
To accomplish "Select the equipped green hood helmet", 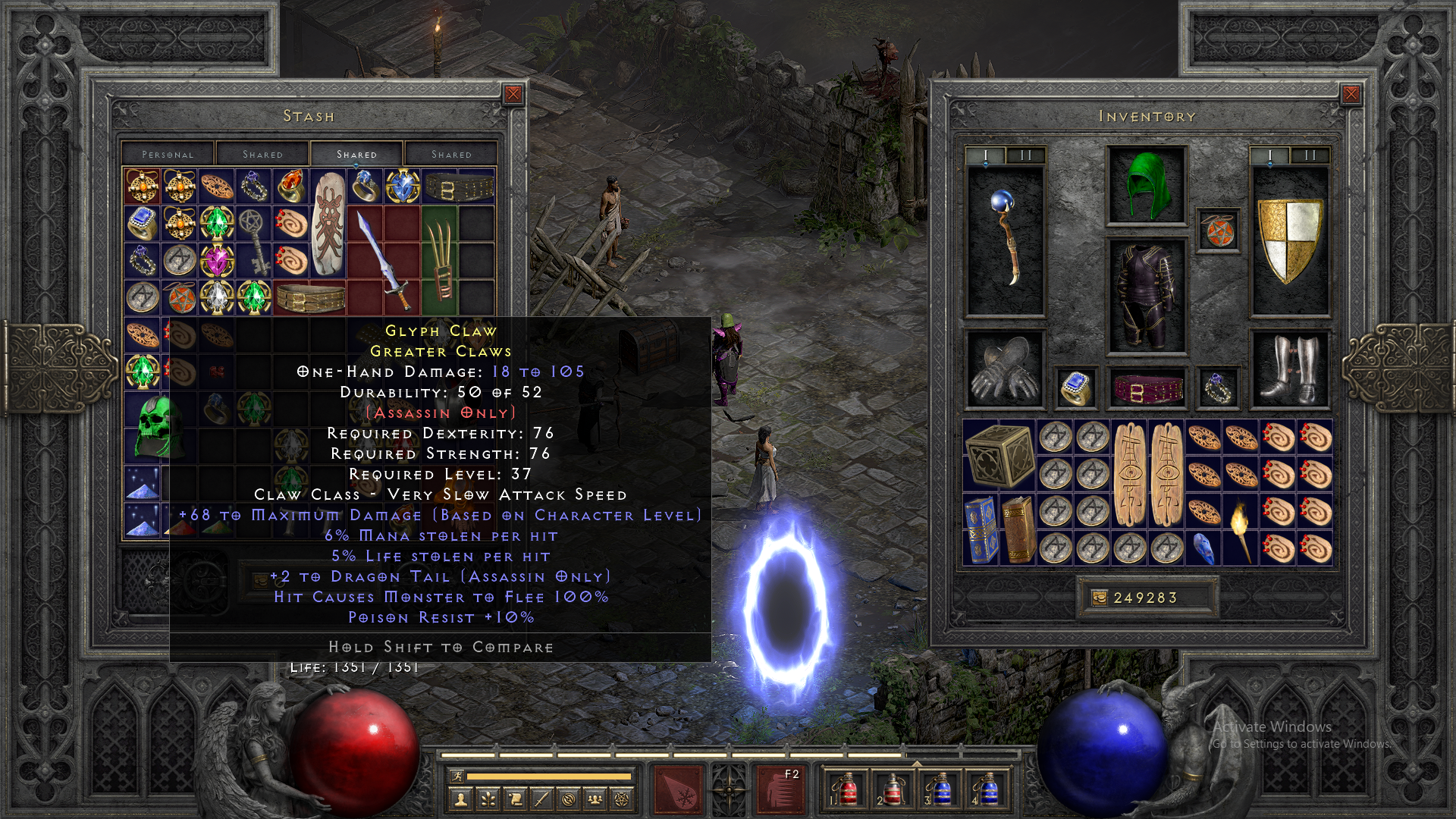I will 1146,185.
